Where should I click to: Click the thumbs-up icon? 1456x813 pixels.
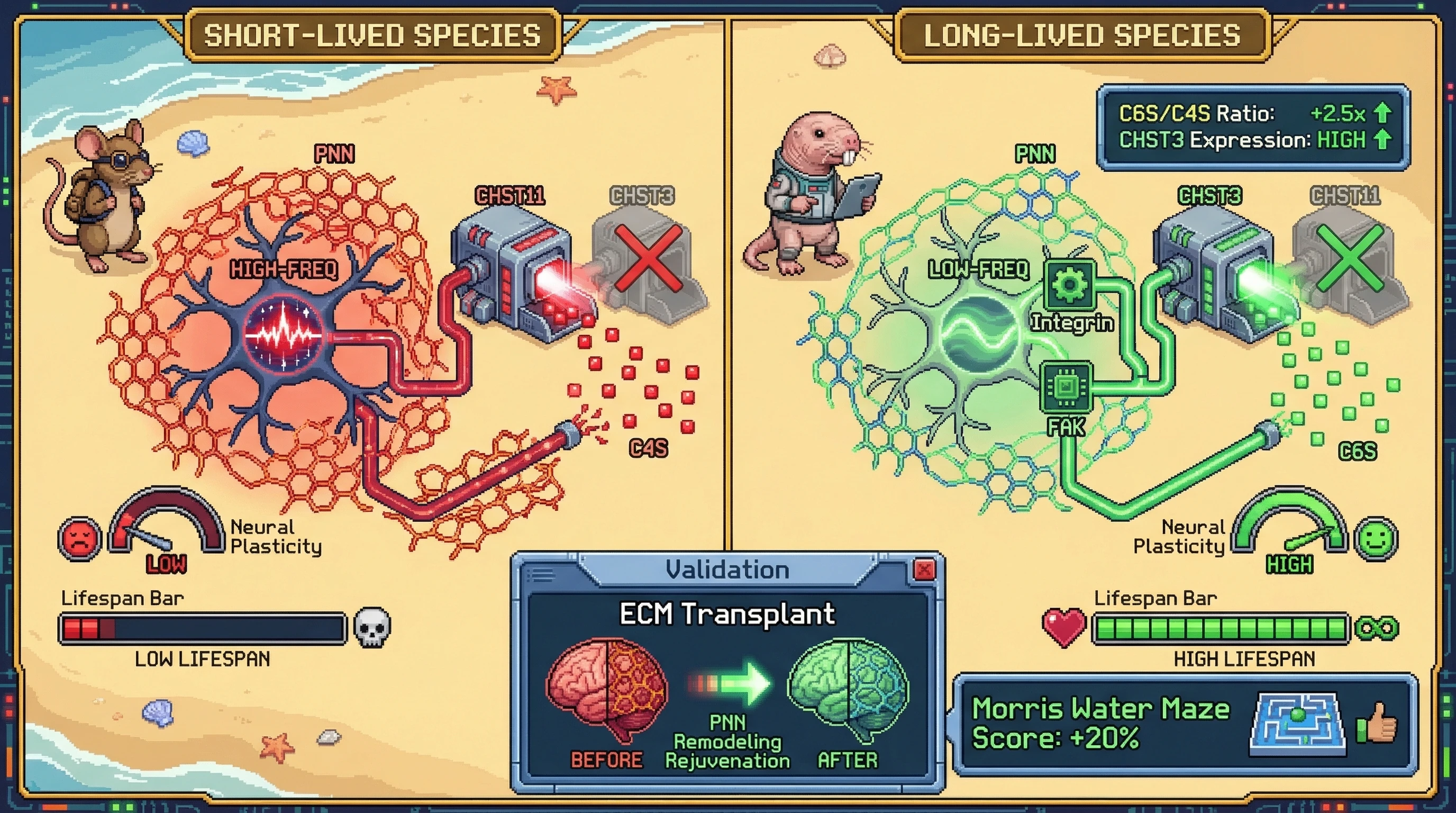1377,723
